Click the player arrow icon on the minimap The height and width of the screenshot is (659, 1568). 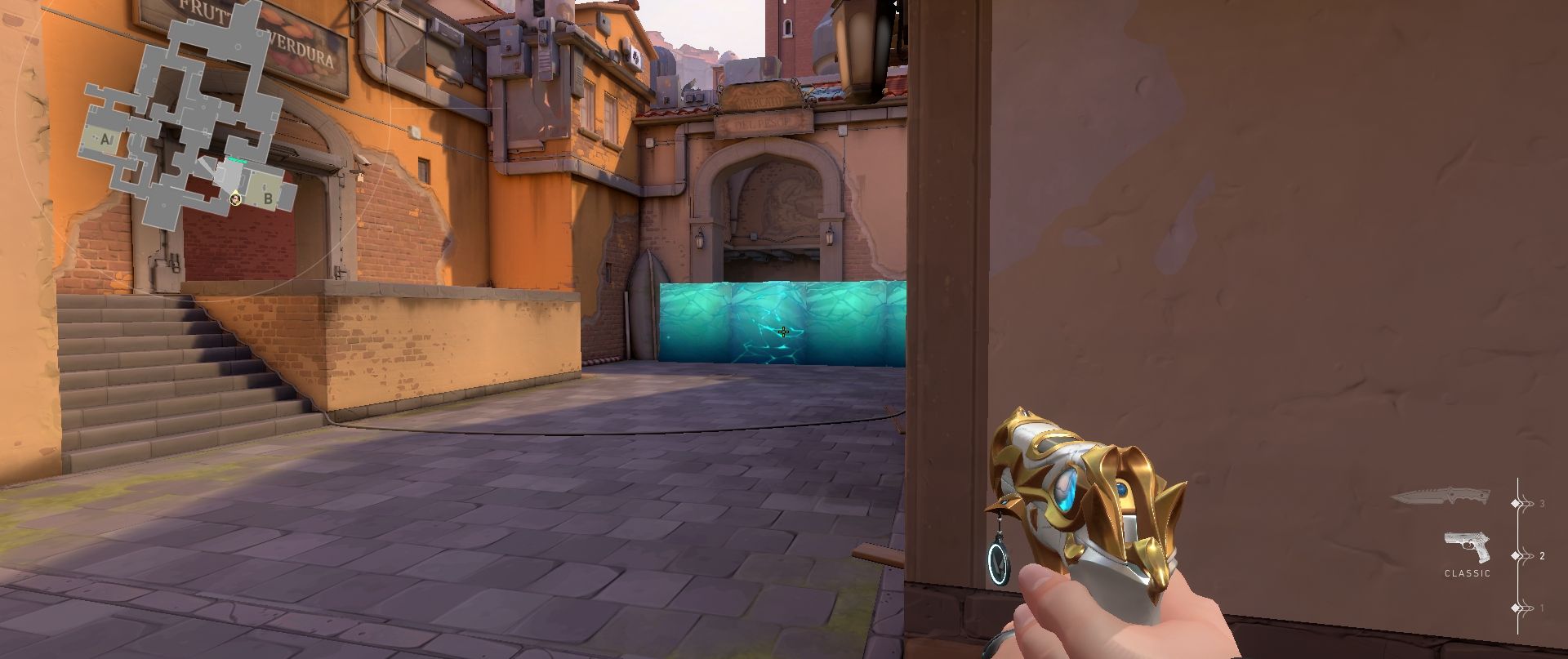tap(235, 199)
